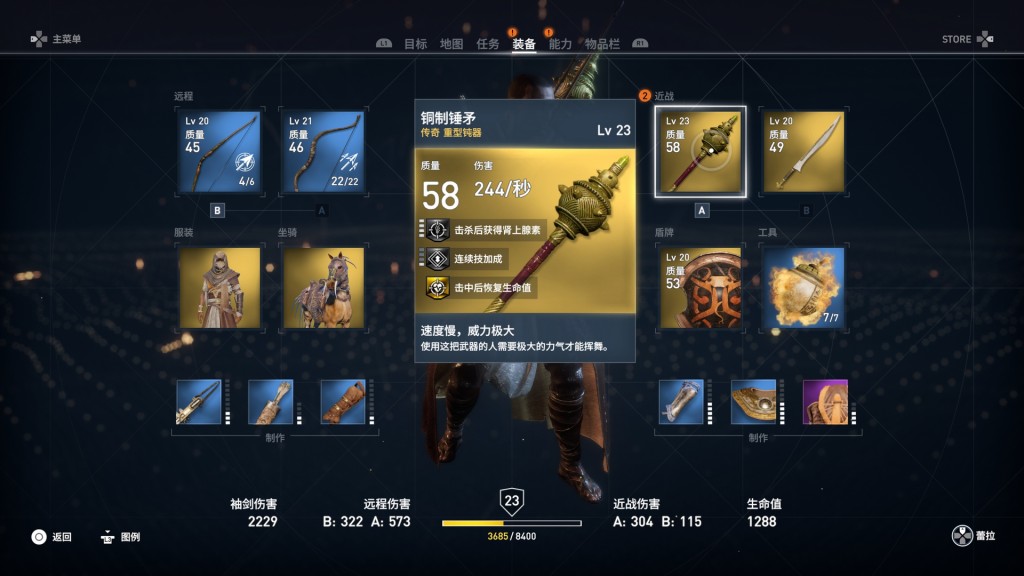The image size is (1024, 576).
Task: Select the outfit slot under 服装
Action: tap(219, 288)
